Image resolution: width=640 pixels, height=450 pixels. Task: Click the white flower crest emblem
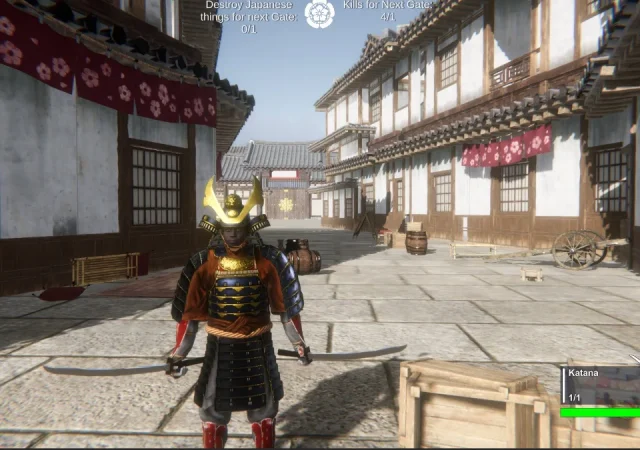(319, 13)
